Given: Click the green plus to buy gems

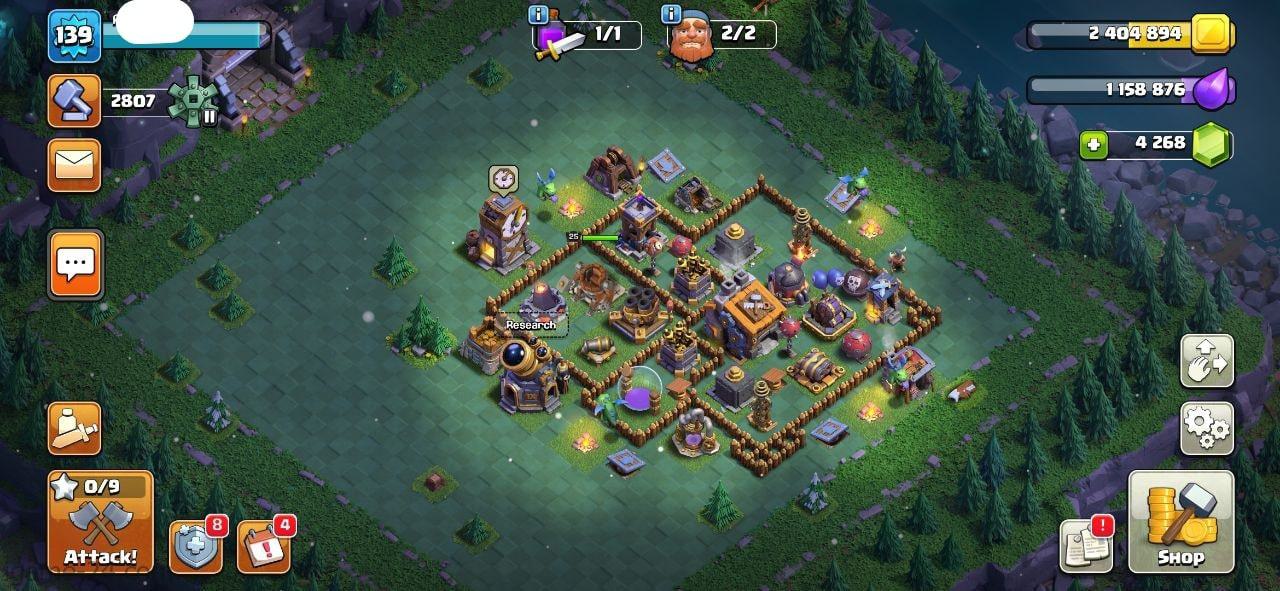Looking at the screenshot, I should pyautogui.click(x=1093, y=145).
